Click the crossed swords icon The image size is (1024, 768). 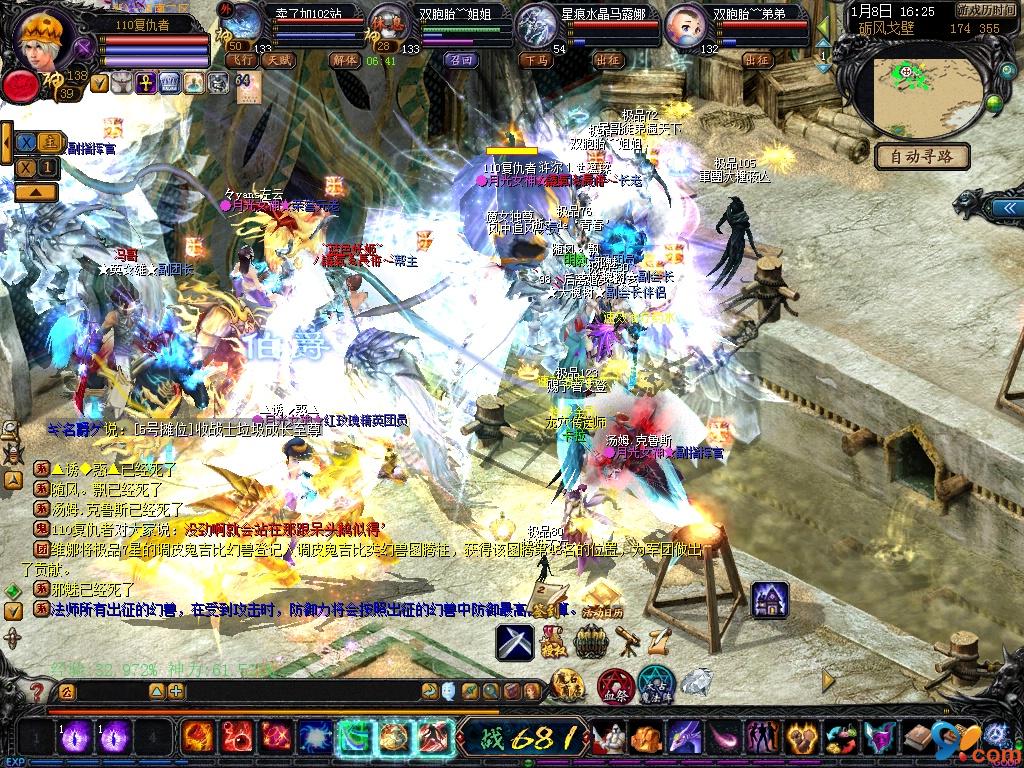coord(515,642)
